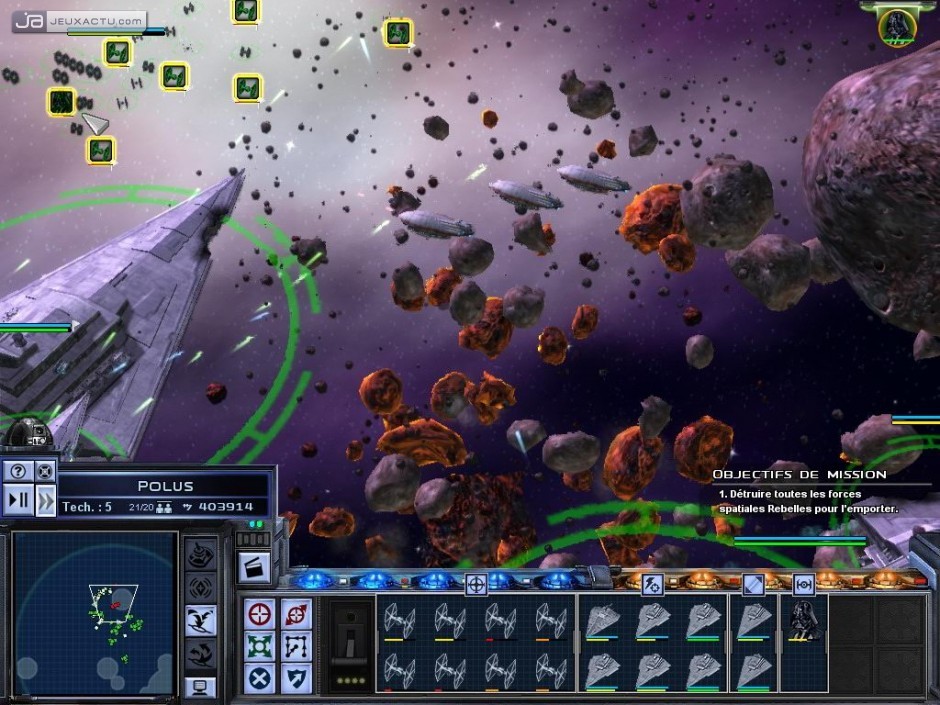Click the JeuxActu.com watermark logo
This screenshot has width=940, height=705.
click(81, 20)
